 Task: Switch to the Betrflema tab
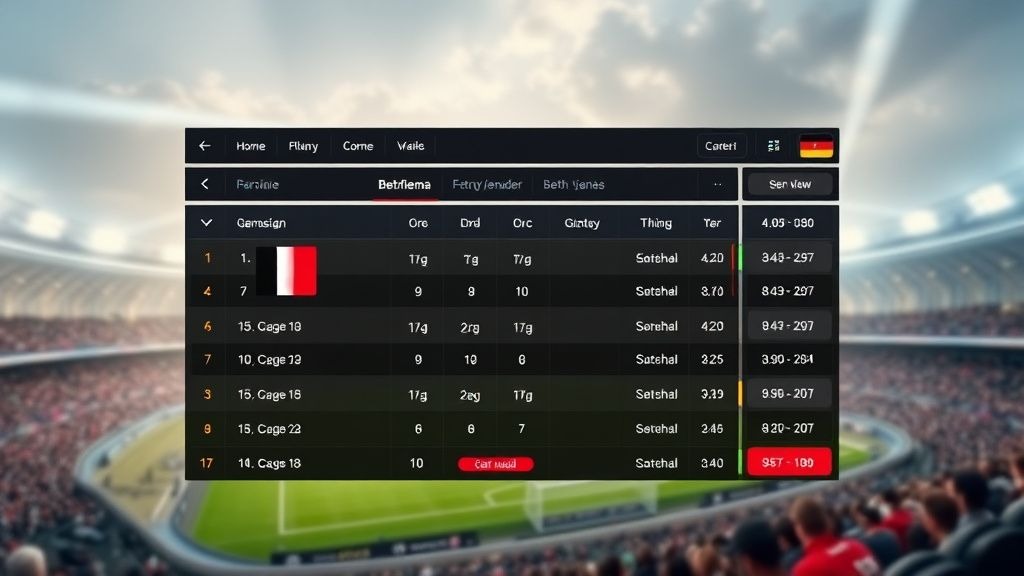(404, 184)
